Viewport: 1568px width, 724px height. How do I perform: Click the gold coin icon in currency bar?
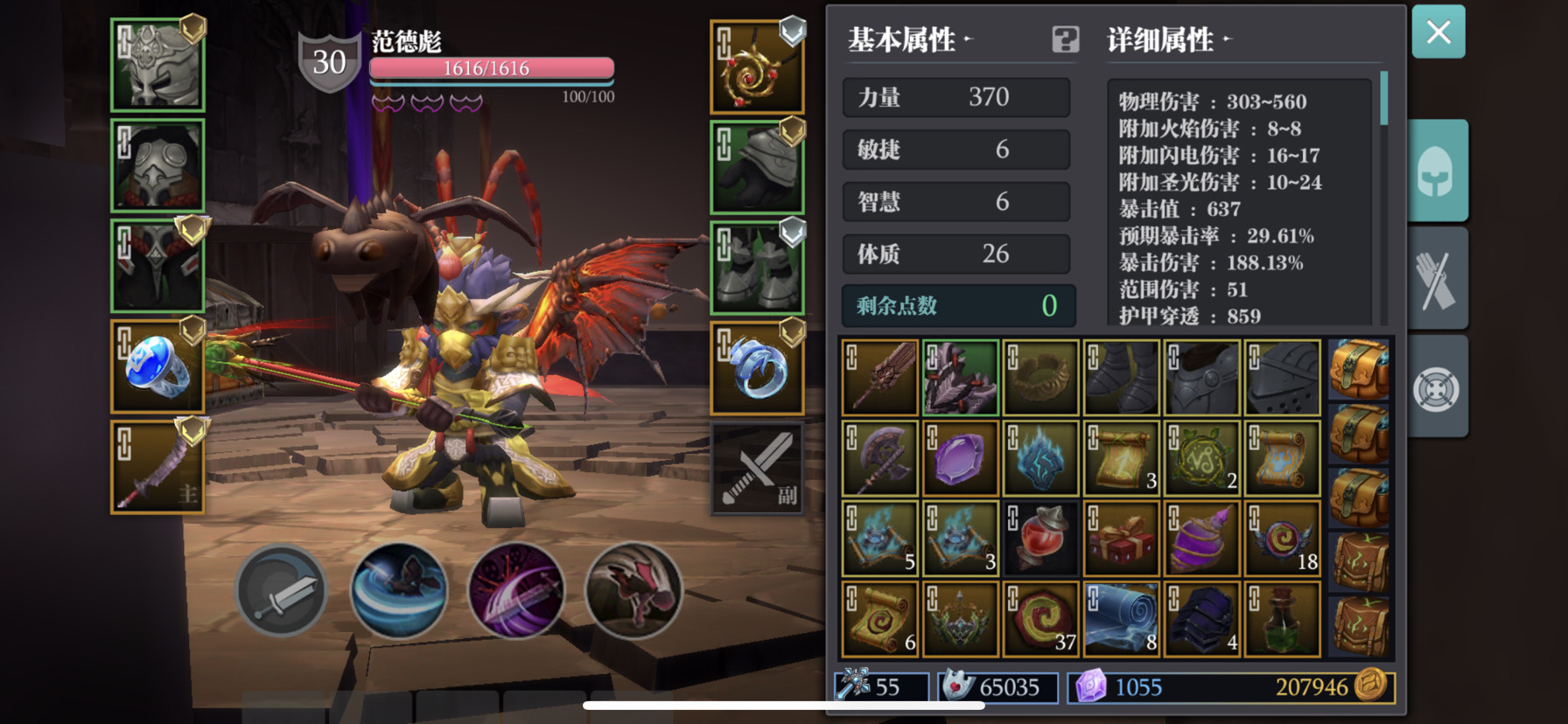pyautogui.click(x=1370, y=688)
